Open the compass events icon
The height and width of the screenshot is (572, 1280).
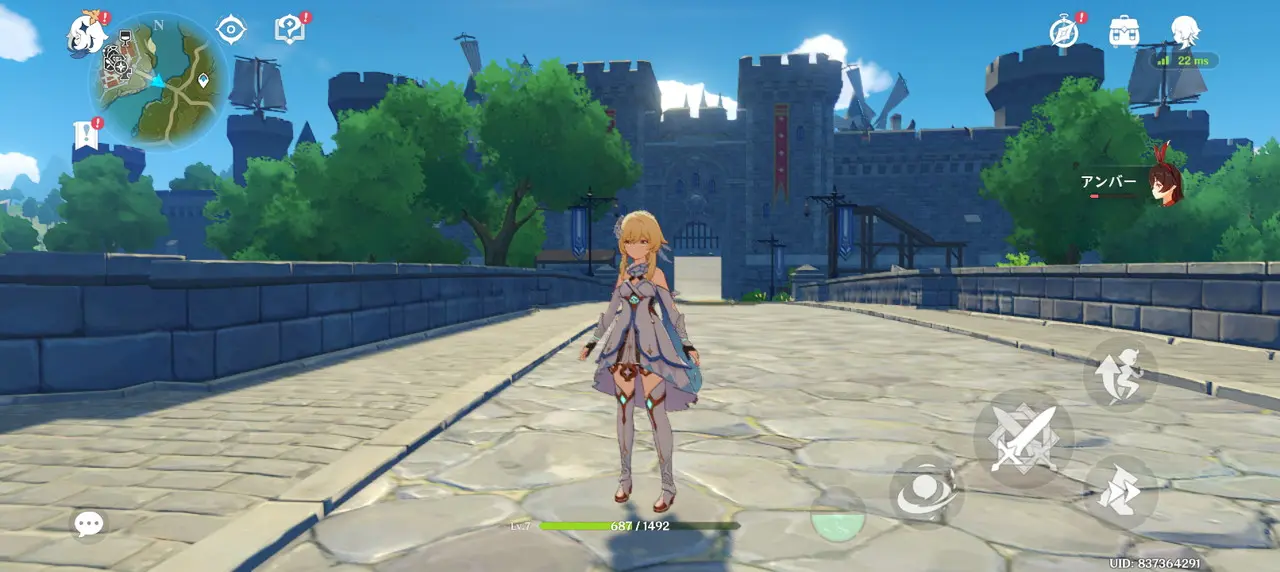[x=1064, y=31]
